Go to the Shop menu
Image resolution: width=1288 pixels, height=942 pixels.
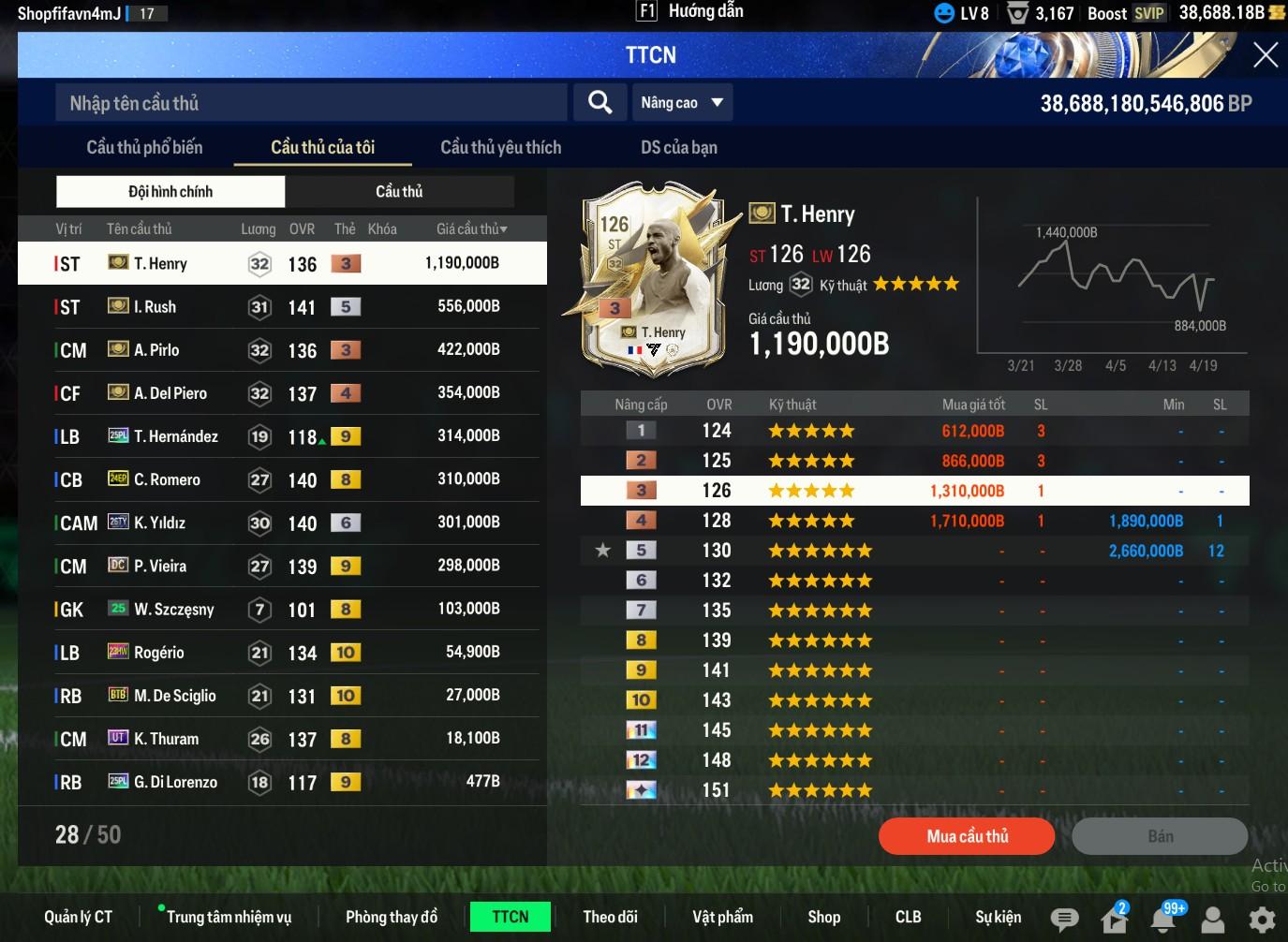click(823, 917)
